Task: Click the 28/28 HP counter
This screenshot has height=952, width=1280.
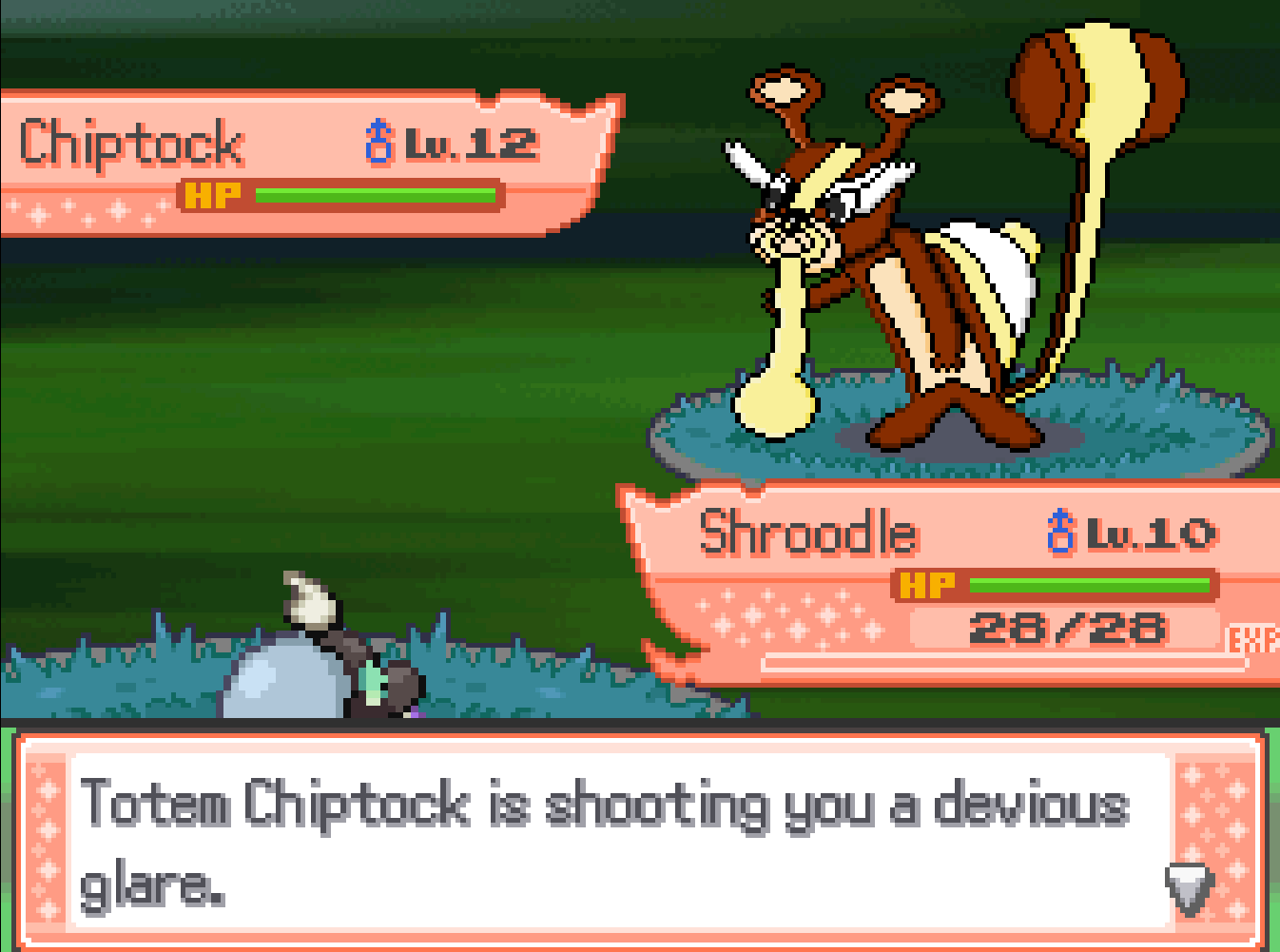Action: pyautogui.click(x=1070, y=628)
